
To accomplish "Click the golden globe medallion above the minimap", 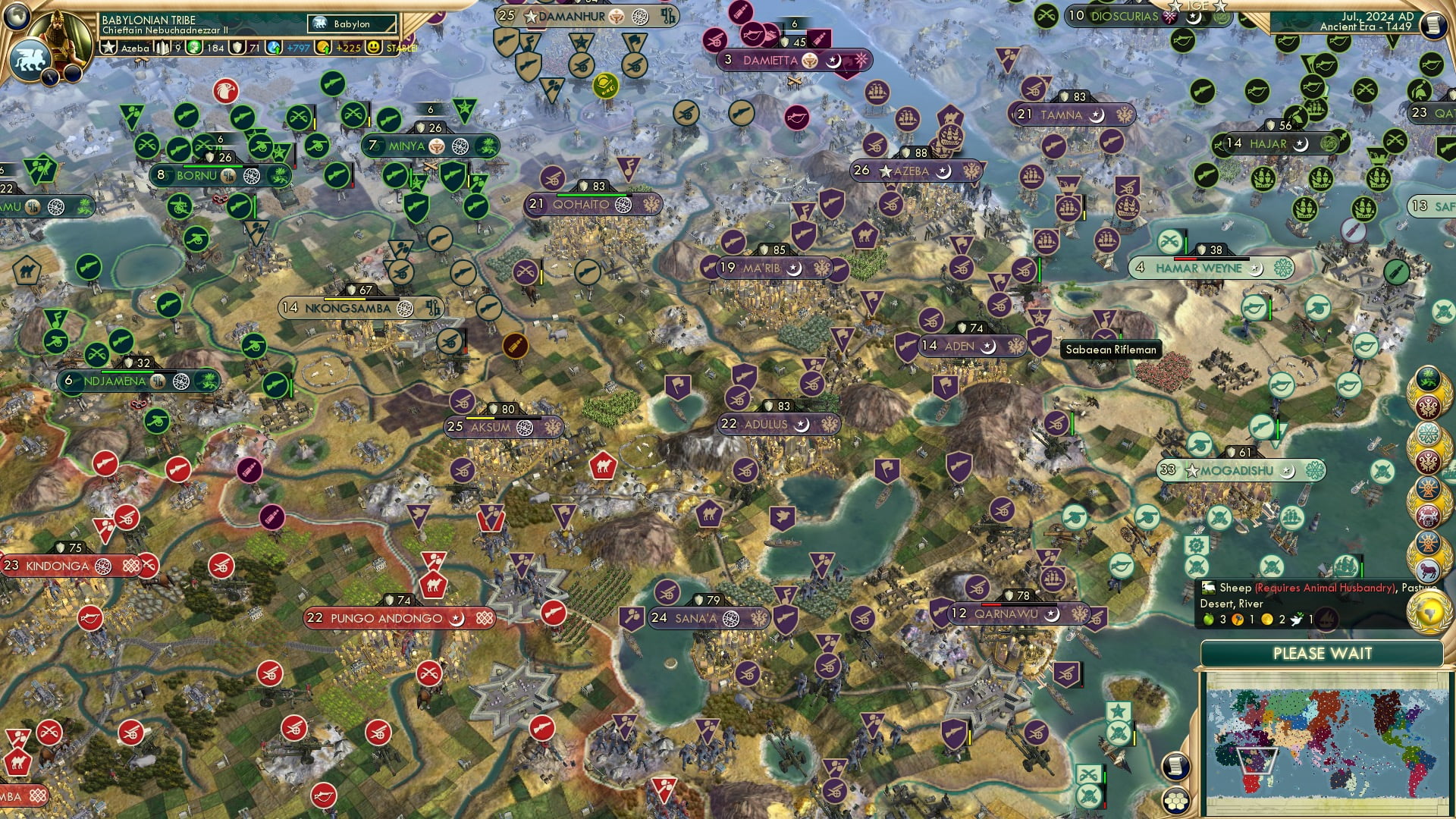I will pyautogui.click(x=1429, y=613).
